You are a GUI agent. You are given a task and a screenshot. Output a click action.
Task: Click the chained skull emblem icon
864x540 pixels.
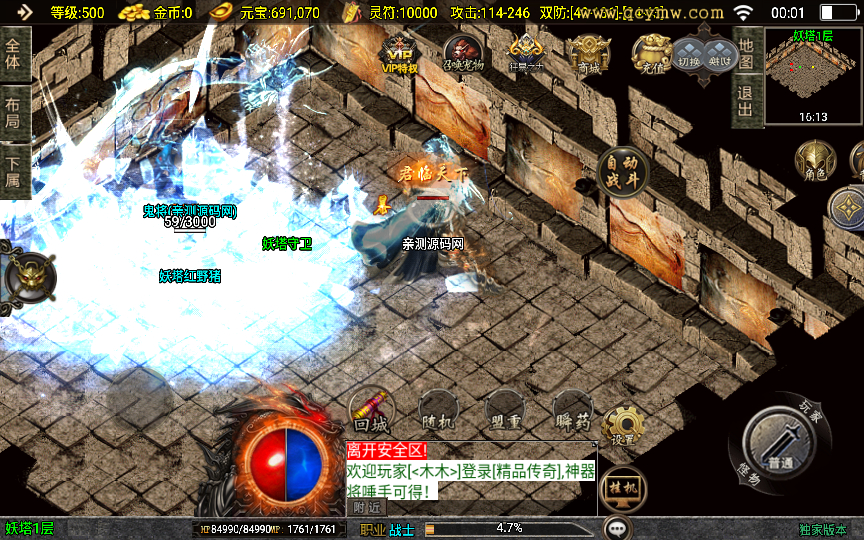pyautogui.click(x=29, y=275)
